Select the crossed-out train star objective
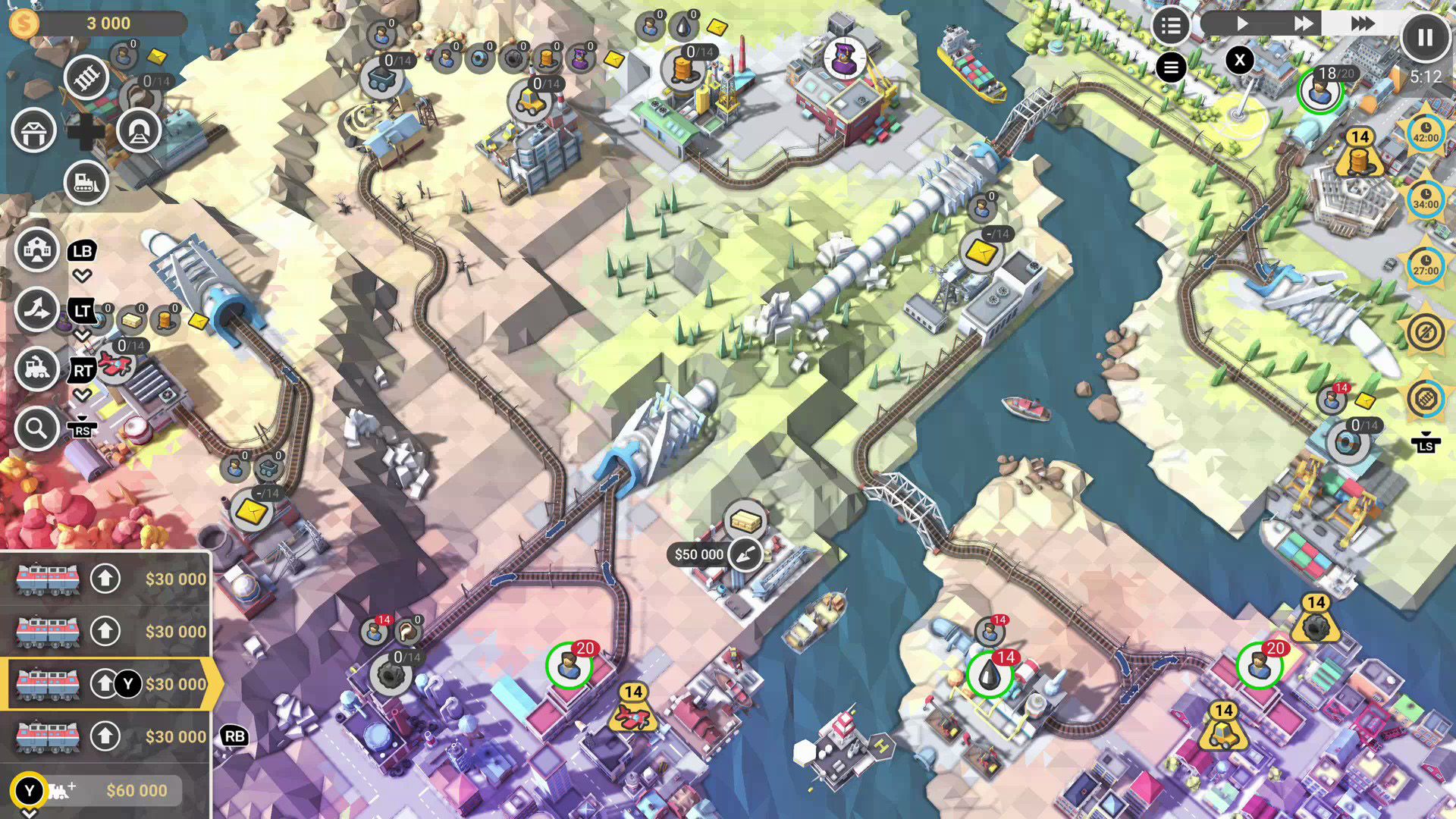Image resolution: width=1456 pixels, height=819 pixels. 1425,332
